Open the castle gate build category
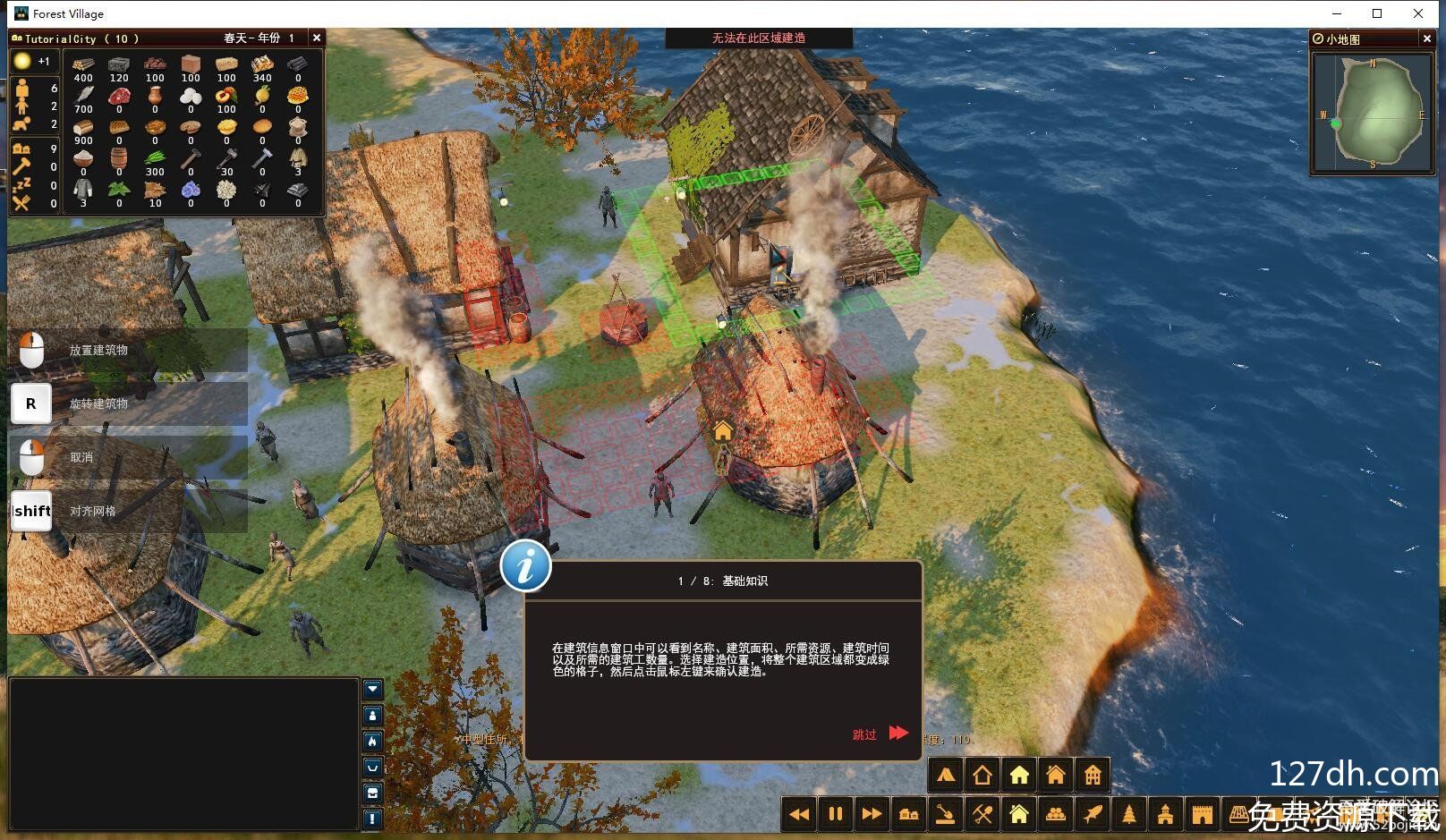 1203,814
